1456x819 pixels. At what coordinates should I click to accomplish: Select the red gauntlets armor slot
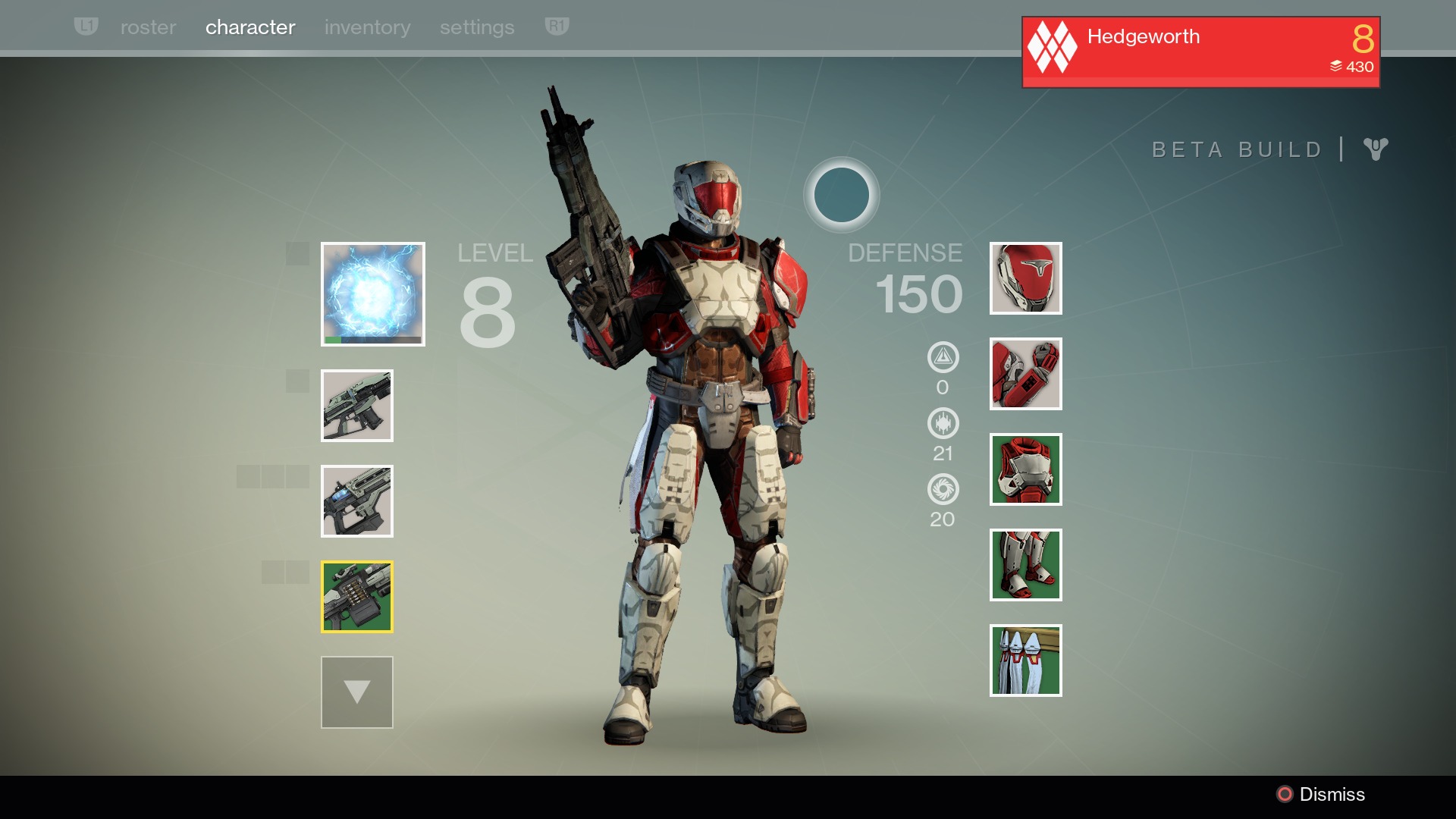tap(1025, 374)
